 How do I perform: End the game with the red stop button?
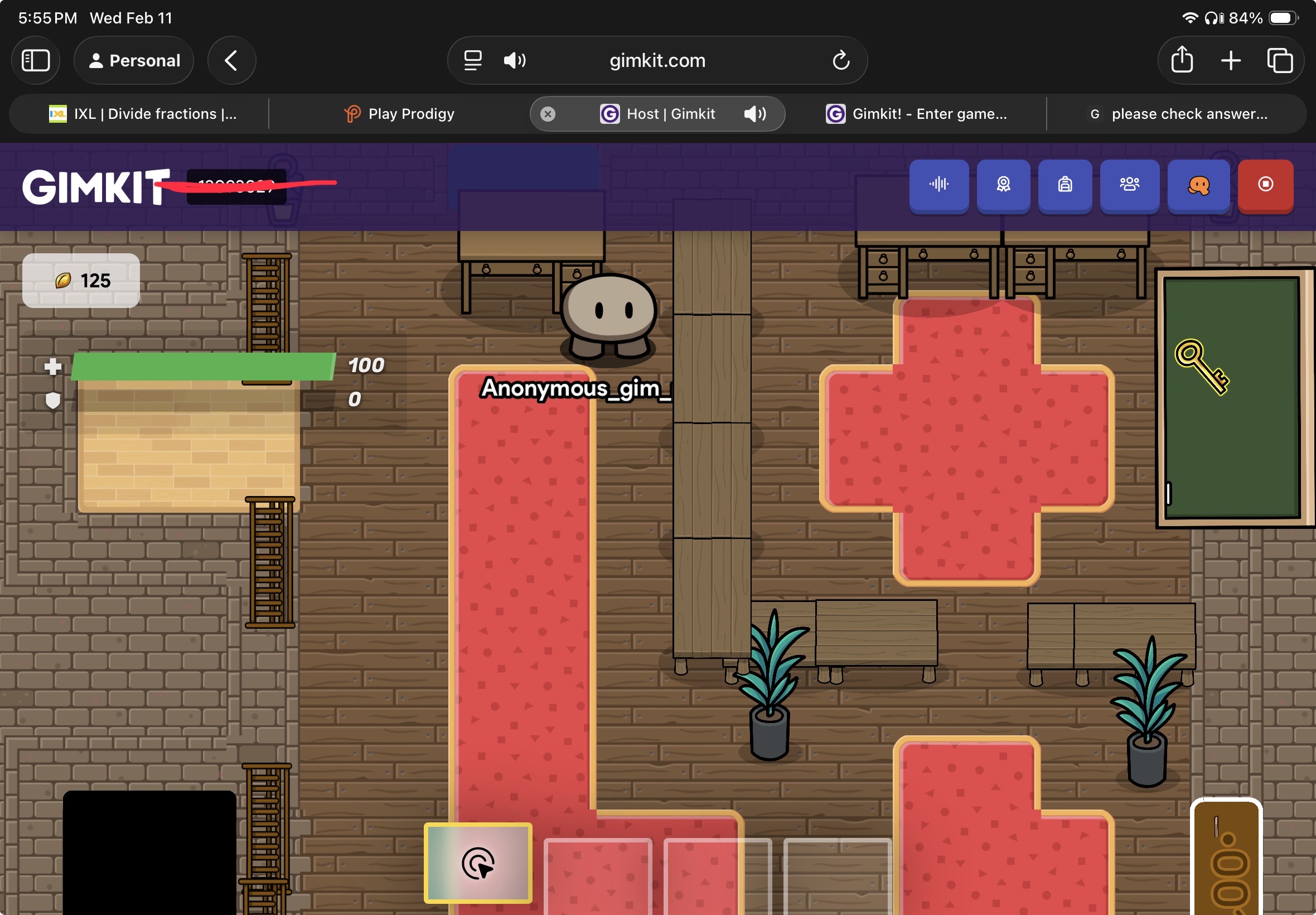tap(1265, 185)
